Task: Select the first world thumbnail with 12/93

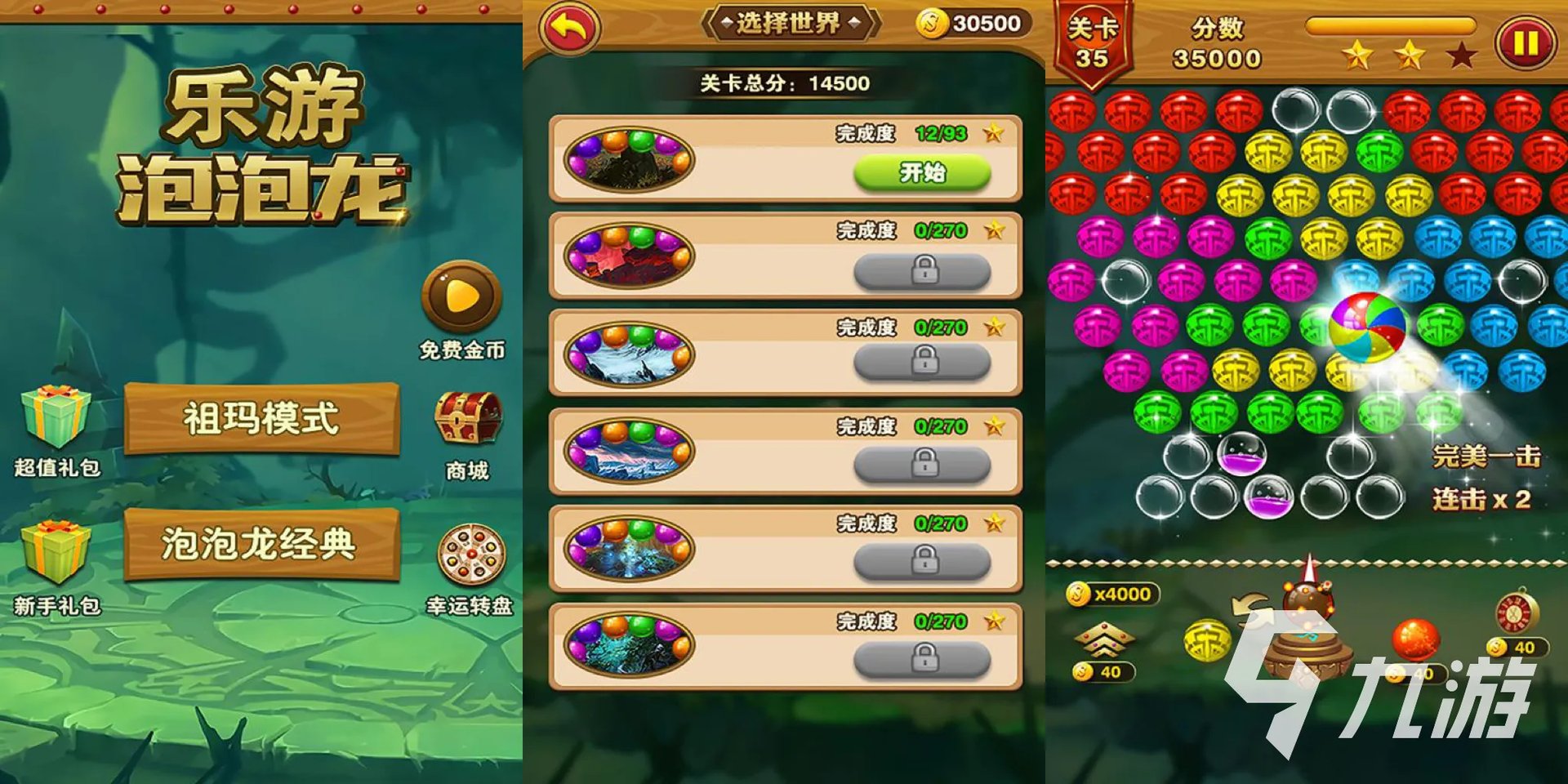Action: point(629,159)
